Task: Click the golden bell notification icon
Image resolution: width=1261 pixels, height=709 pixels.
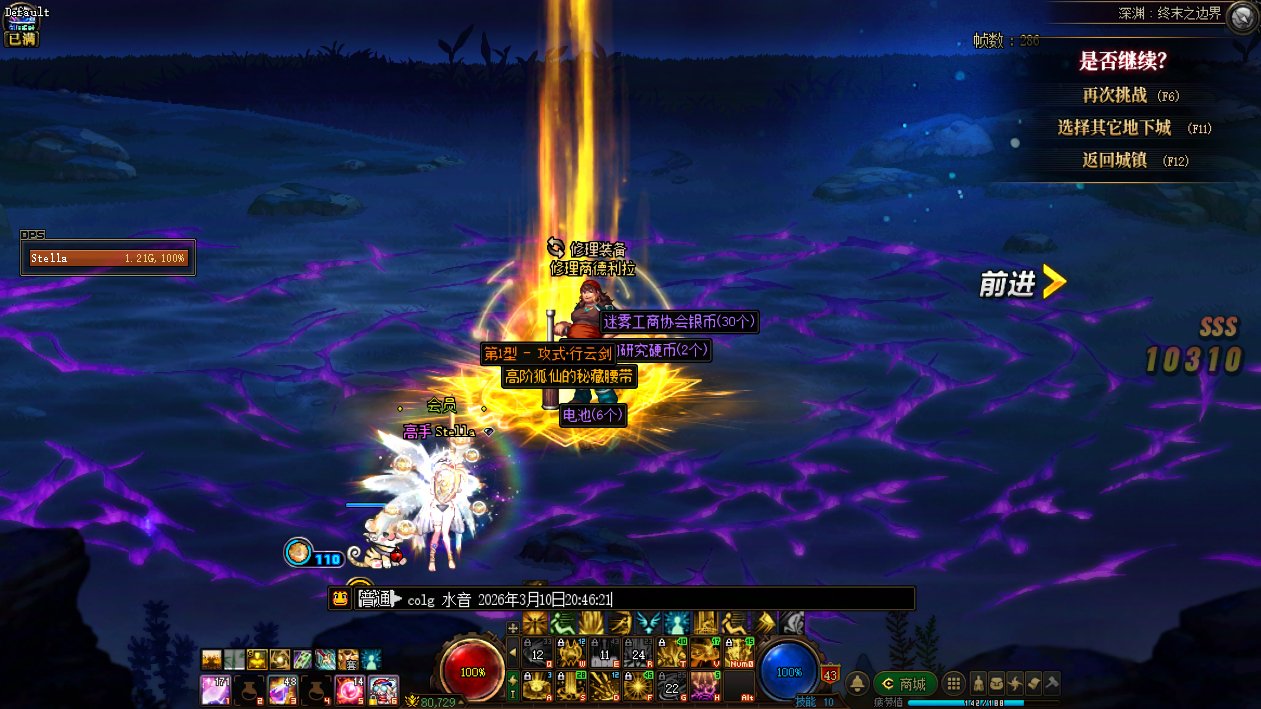Action: [x=857, y=684]
